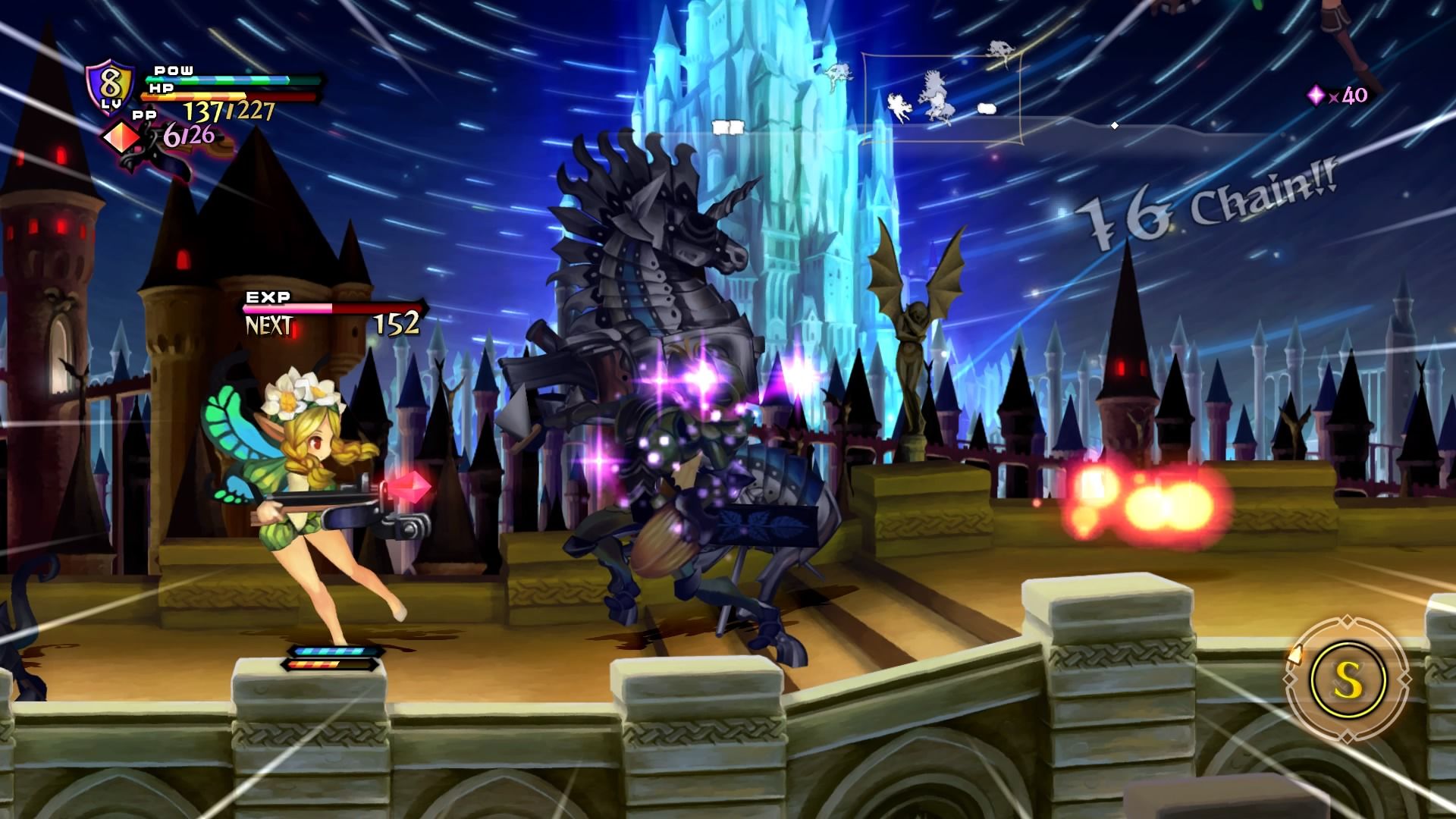1456x819 pixels.
Task: Click the purple phozon gem icon
Action: coord(1316,95)
